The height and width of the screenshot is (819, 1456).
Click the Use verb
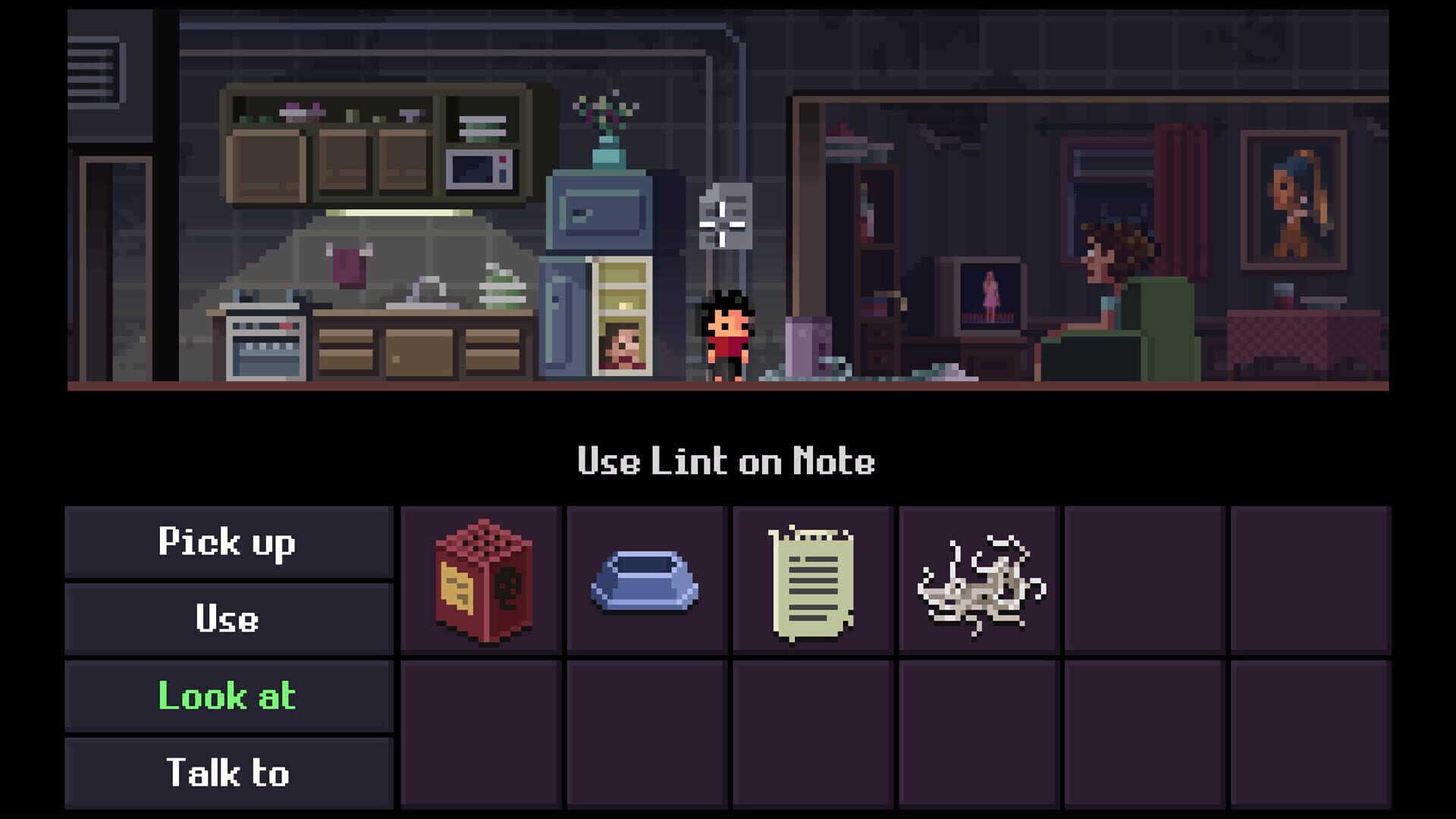(227, 619)
